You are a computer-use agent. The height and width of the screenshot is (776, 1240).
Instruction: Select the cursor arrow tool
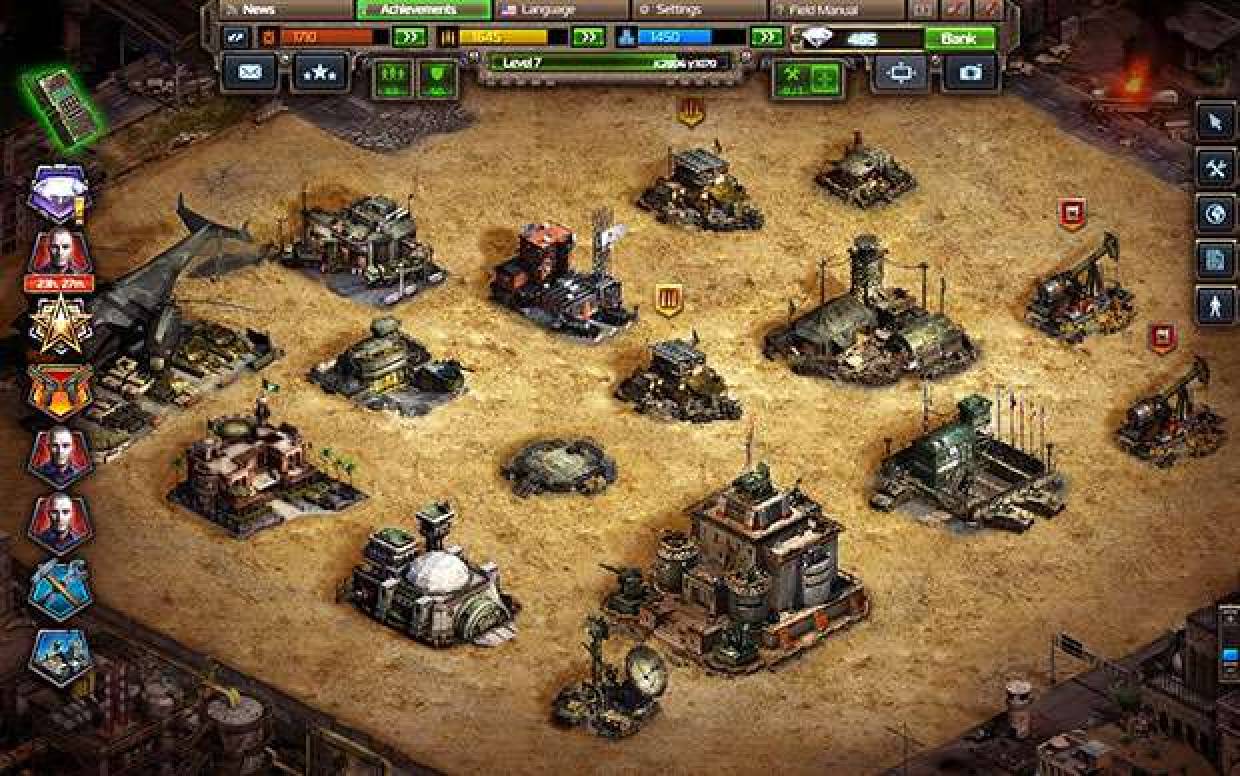point(1216,122)
